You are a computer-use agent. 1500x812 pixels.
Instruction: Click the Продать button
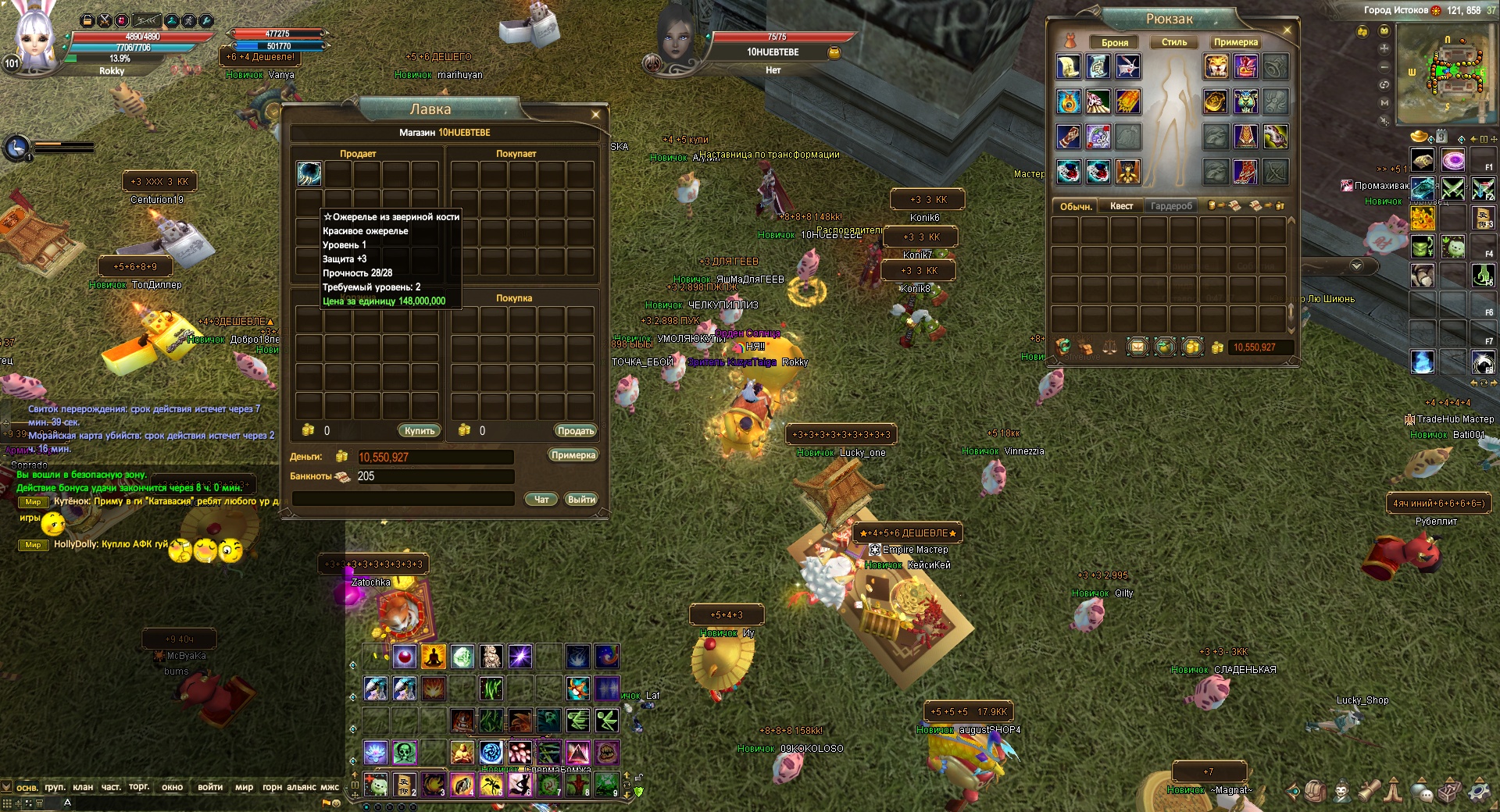(x=576, y=431)
